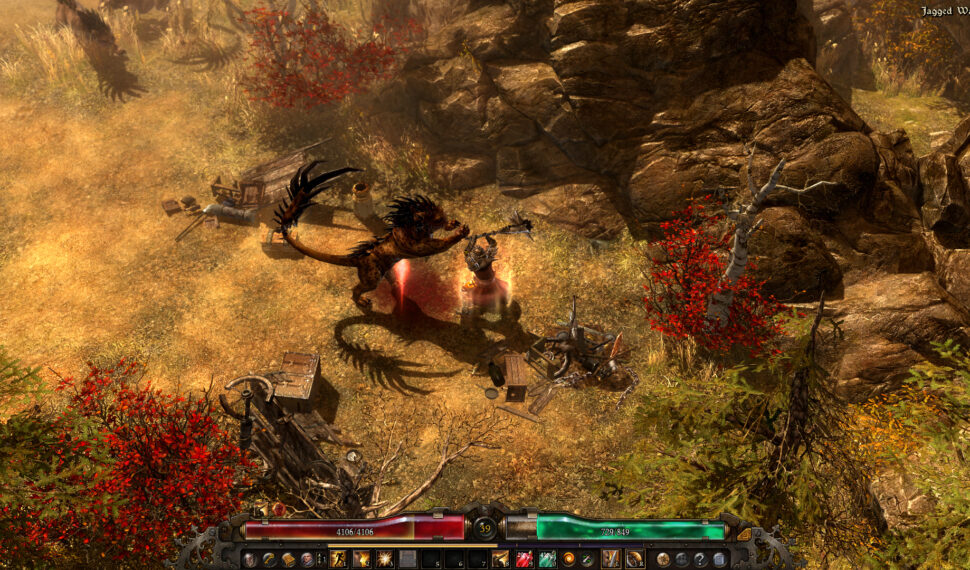Open the skills window hammer icon
The width and height of the screenshot is (970, 570).
[269, 559]
